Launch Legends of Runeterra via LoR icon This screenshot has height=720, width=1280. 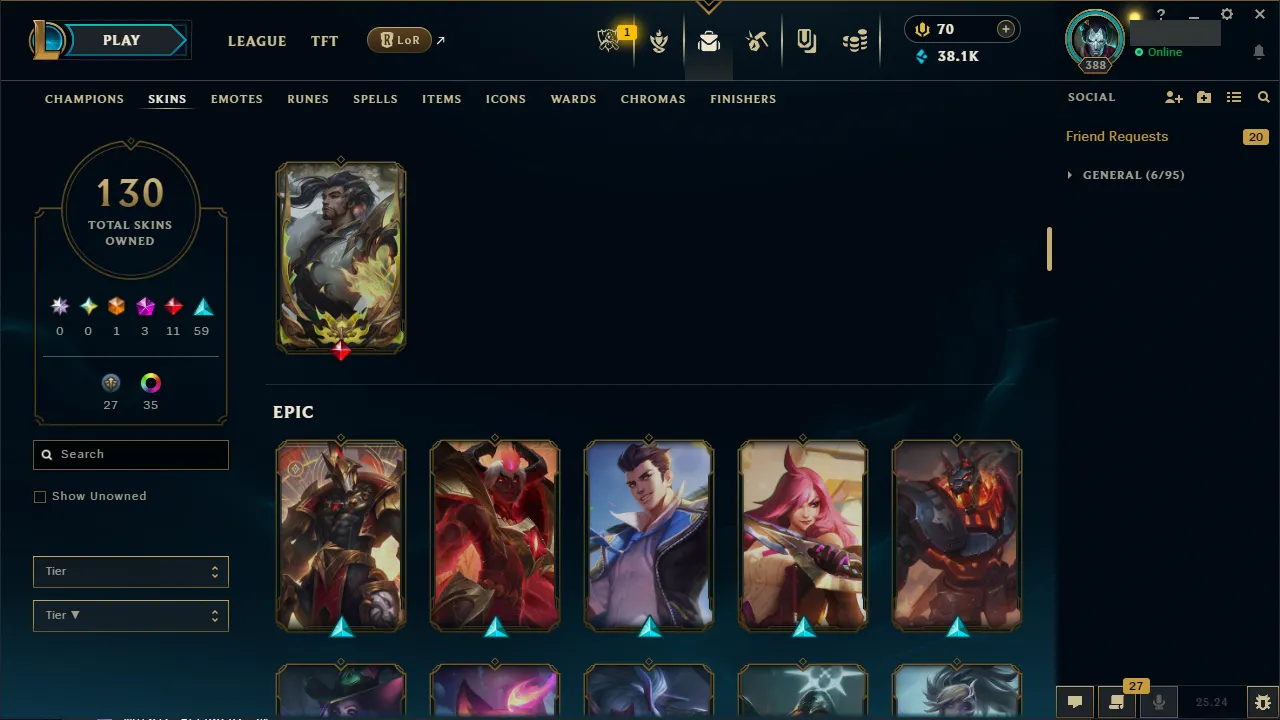pyautogui.click(x=399, y=40)
